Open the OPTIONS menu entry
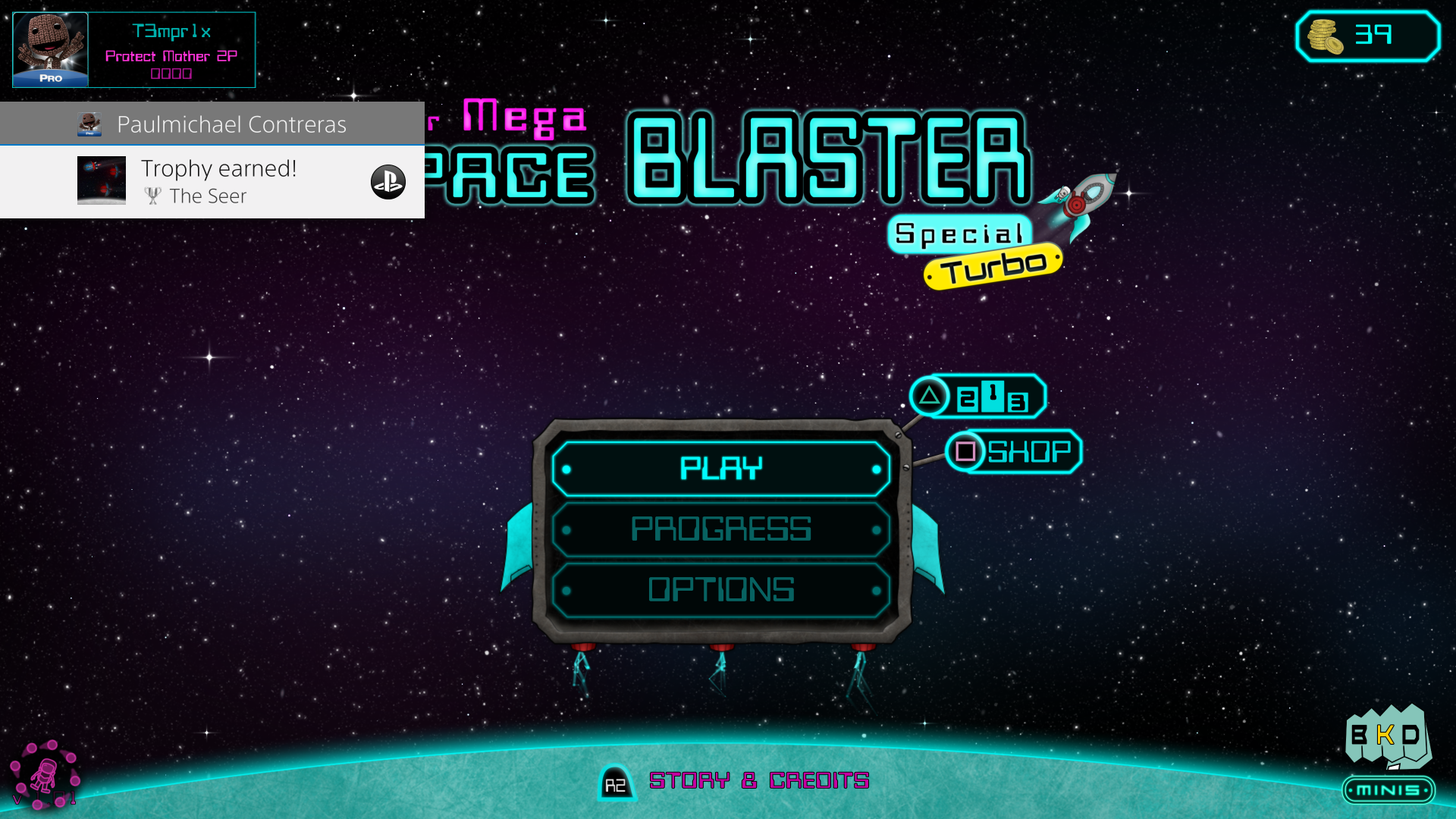Image resolution: width=1456 pixels, height=819 pixels. [x=720, y=588]
